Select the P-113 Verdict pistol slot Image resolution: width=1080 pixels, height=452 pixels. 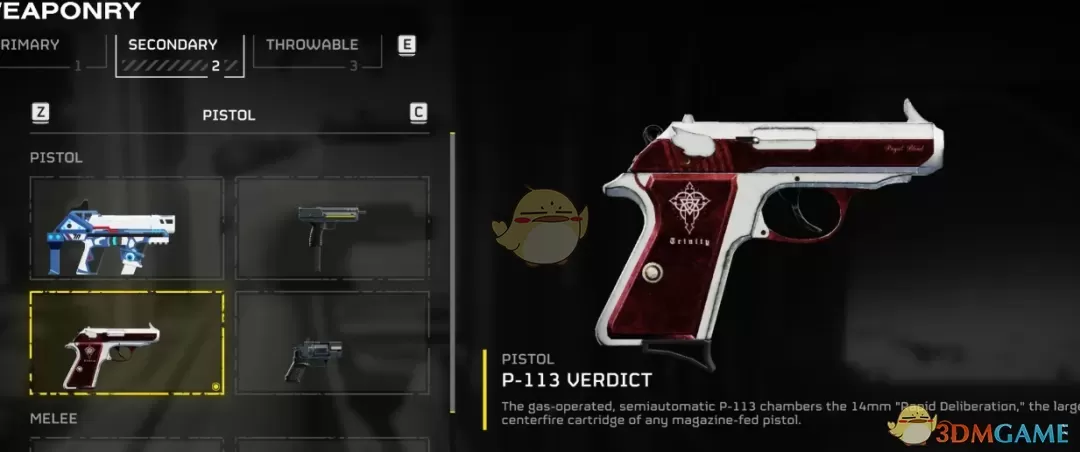[126, 343]
